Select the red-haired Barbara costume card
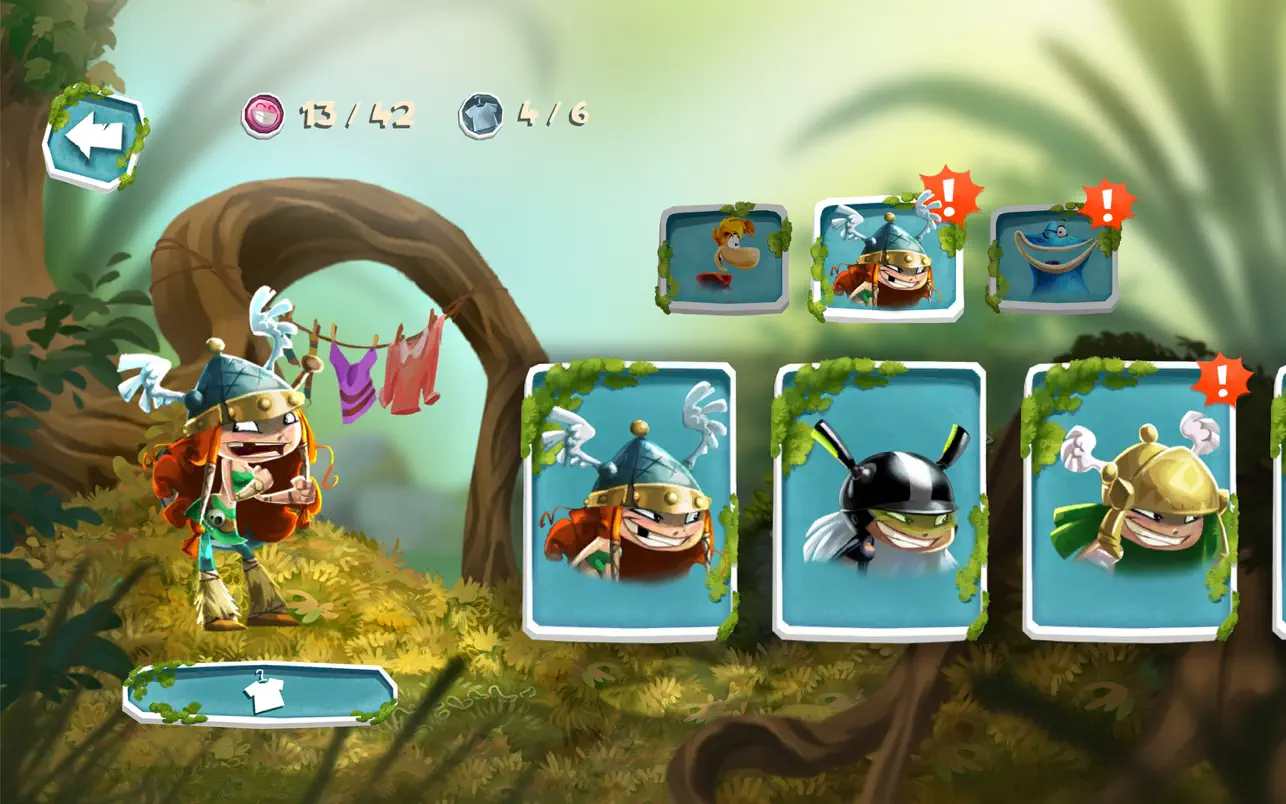This screenshot has height=804, width=1286. coord(630,500)
